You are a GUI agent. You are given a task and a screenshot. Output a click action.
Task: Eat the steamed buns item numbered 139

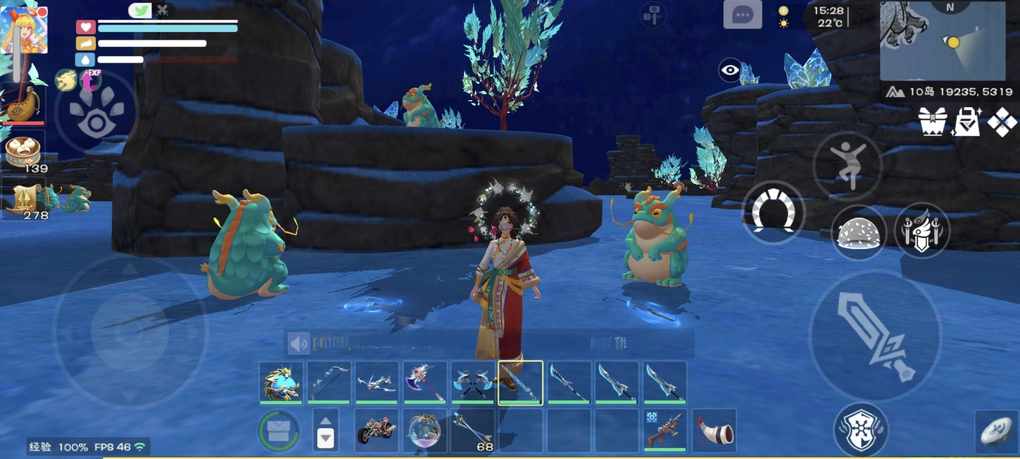click(x=22, y=151)
